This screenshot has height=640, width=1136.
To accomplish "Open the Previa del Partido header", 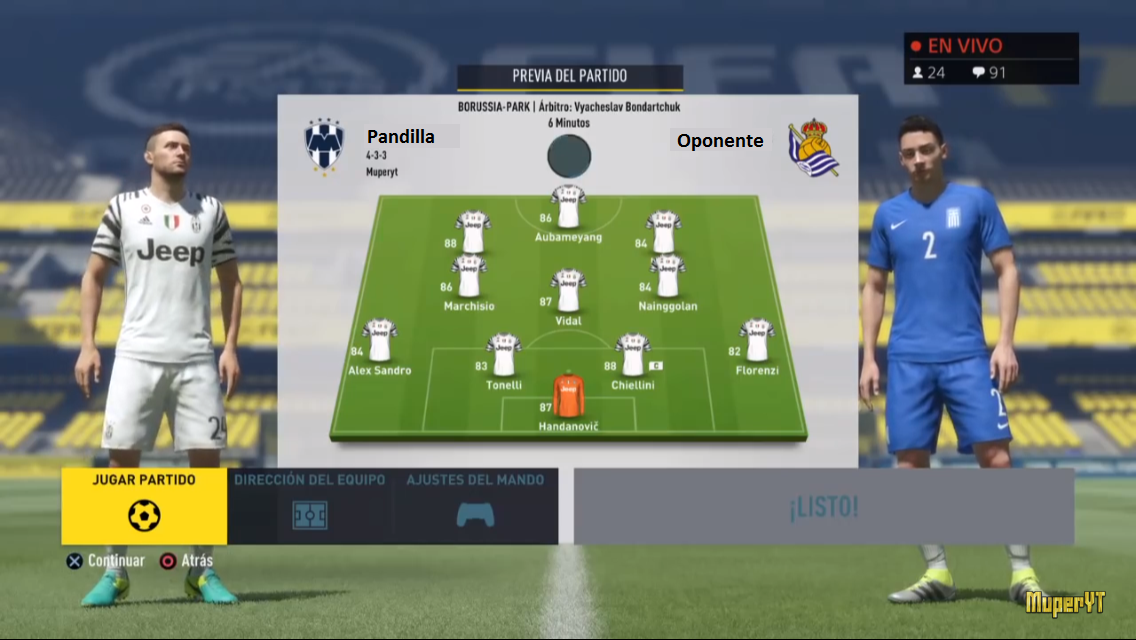I will tap(569, 77).
